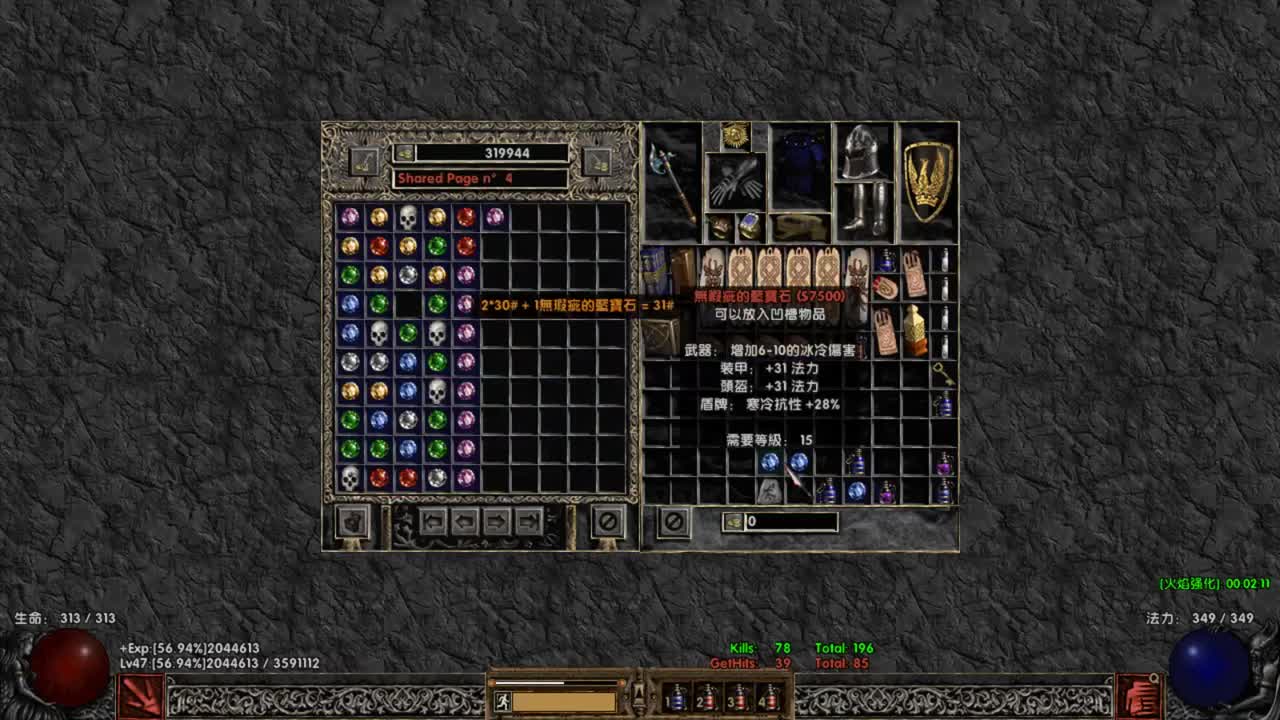Viewport: 1280px width, 720px height.
Task: Pick up the grey rune stone
Action: (x=769, y=490)
